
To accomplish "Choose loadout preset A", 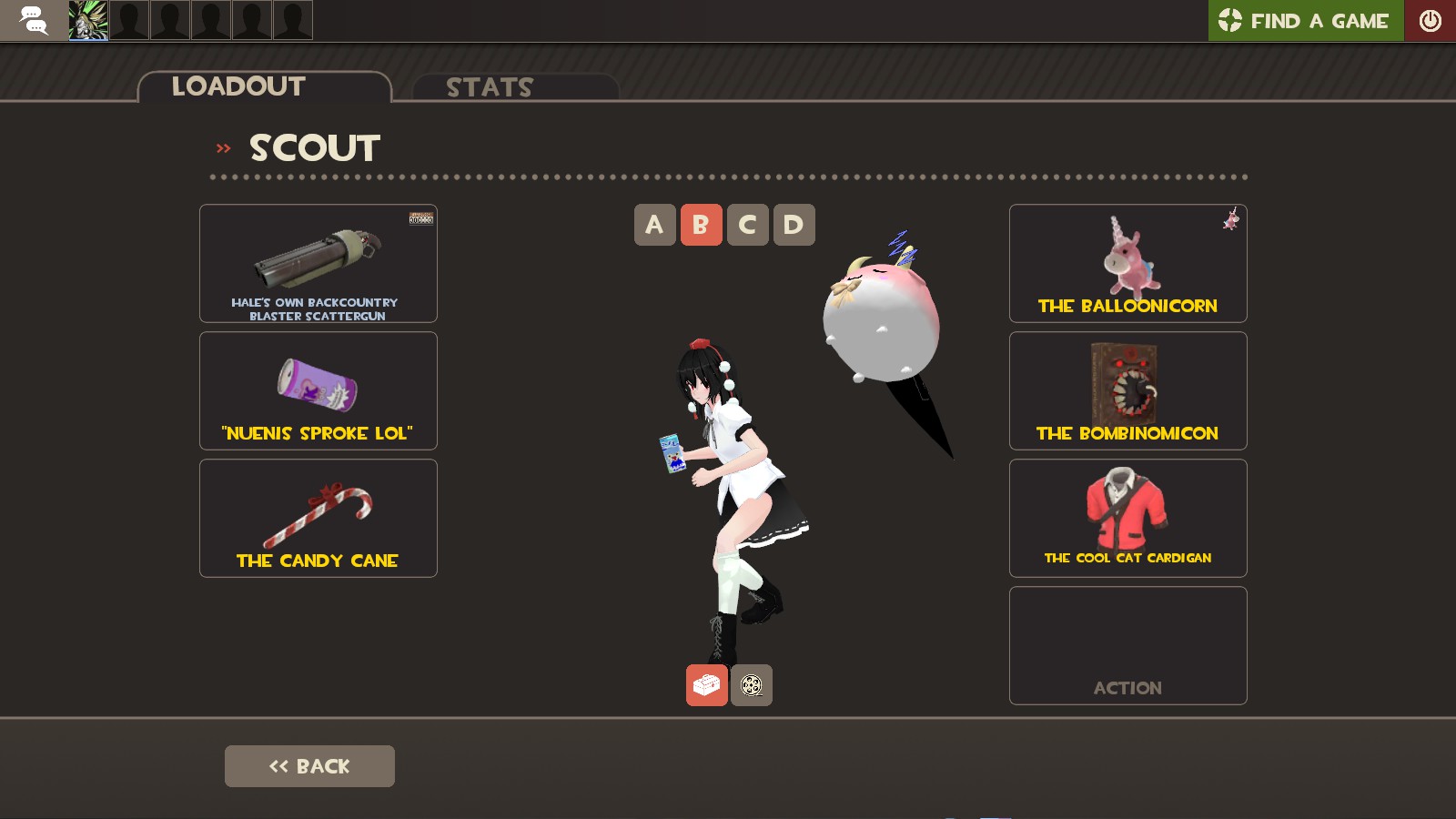I will (654, 225).
